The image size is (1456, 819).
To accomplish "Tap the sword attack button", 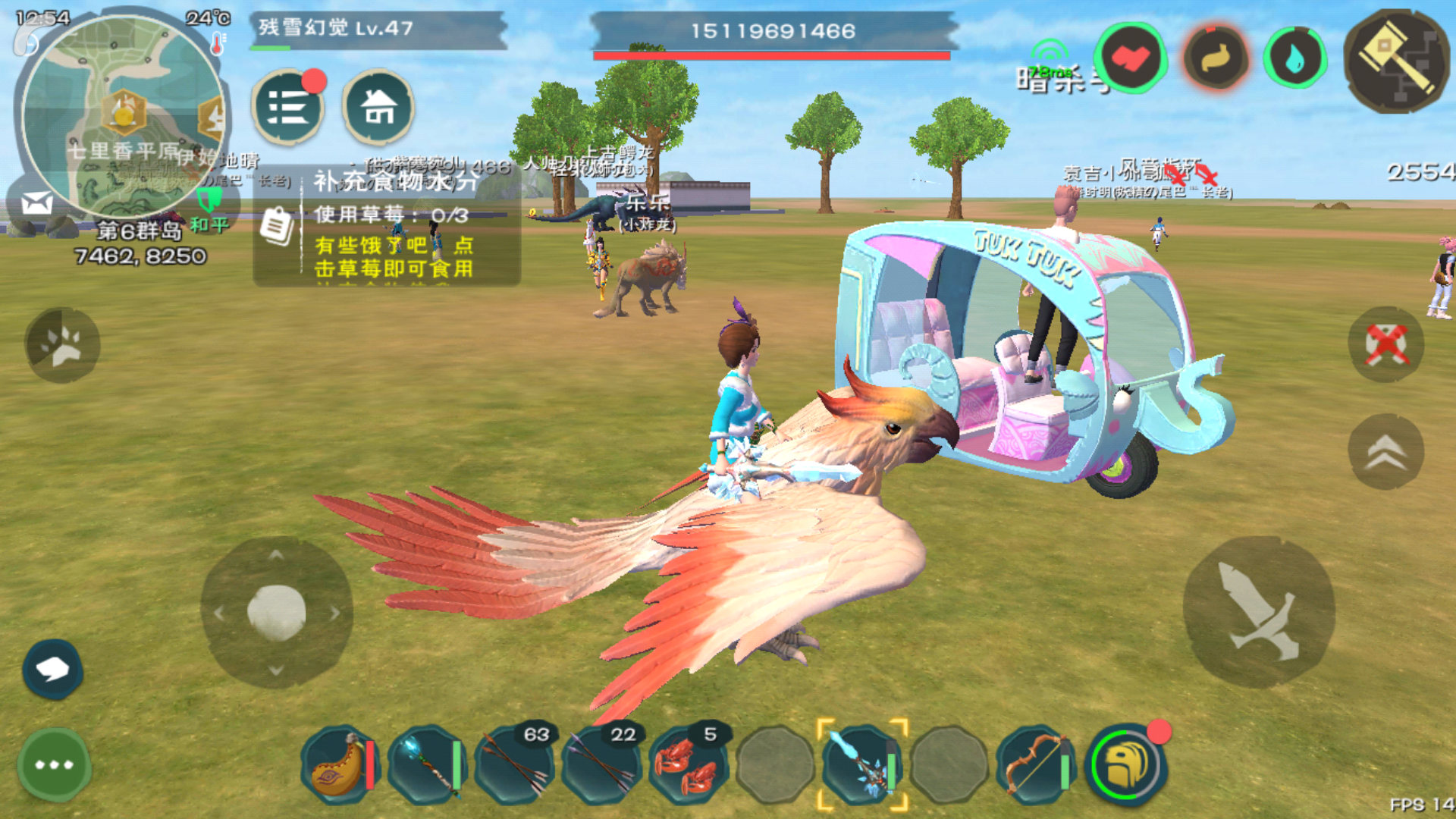I will (x=1259, y=612).
